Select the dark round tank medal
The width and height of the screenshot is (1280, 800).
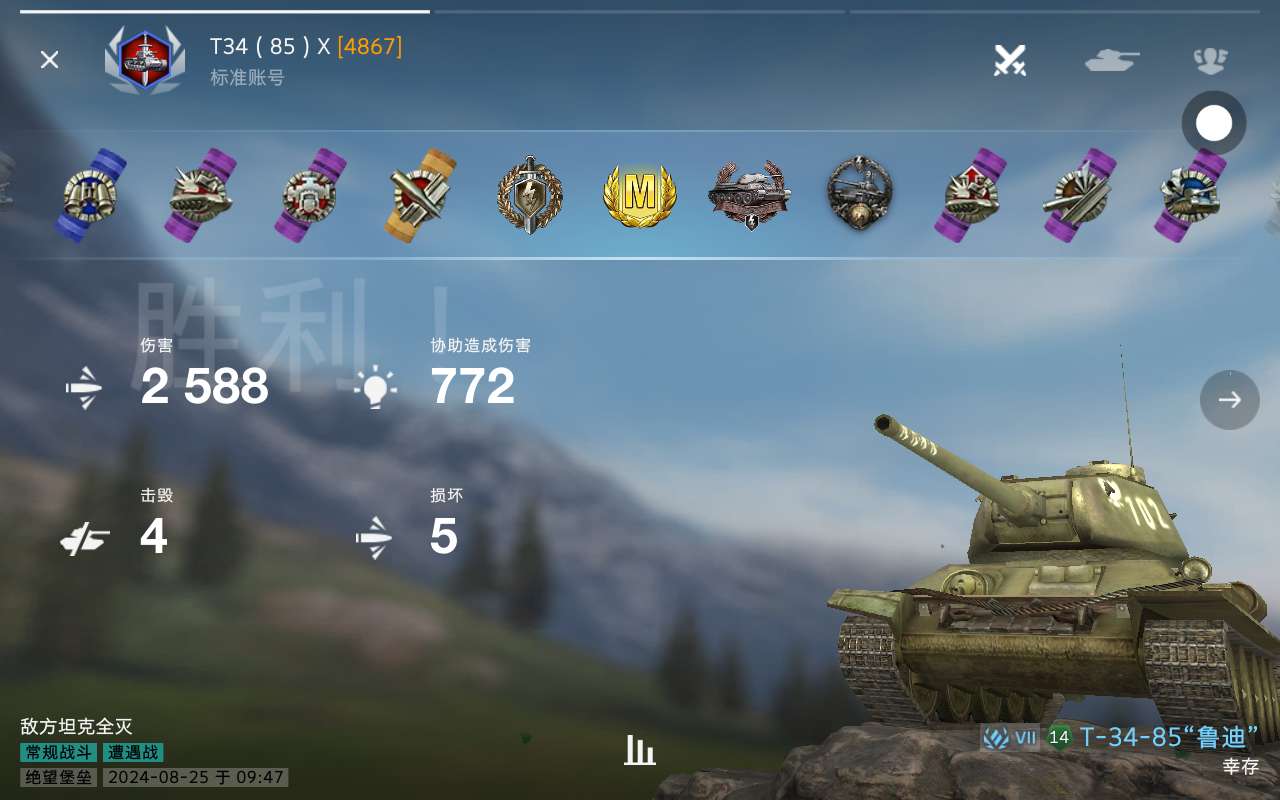pyautogui.click(x=860, y=195)
